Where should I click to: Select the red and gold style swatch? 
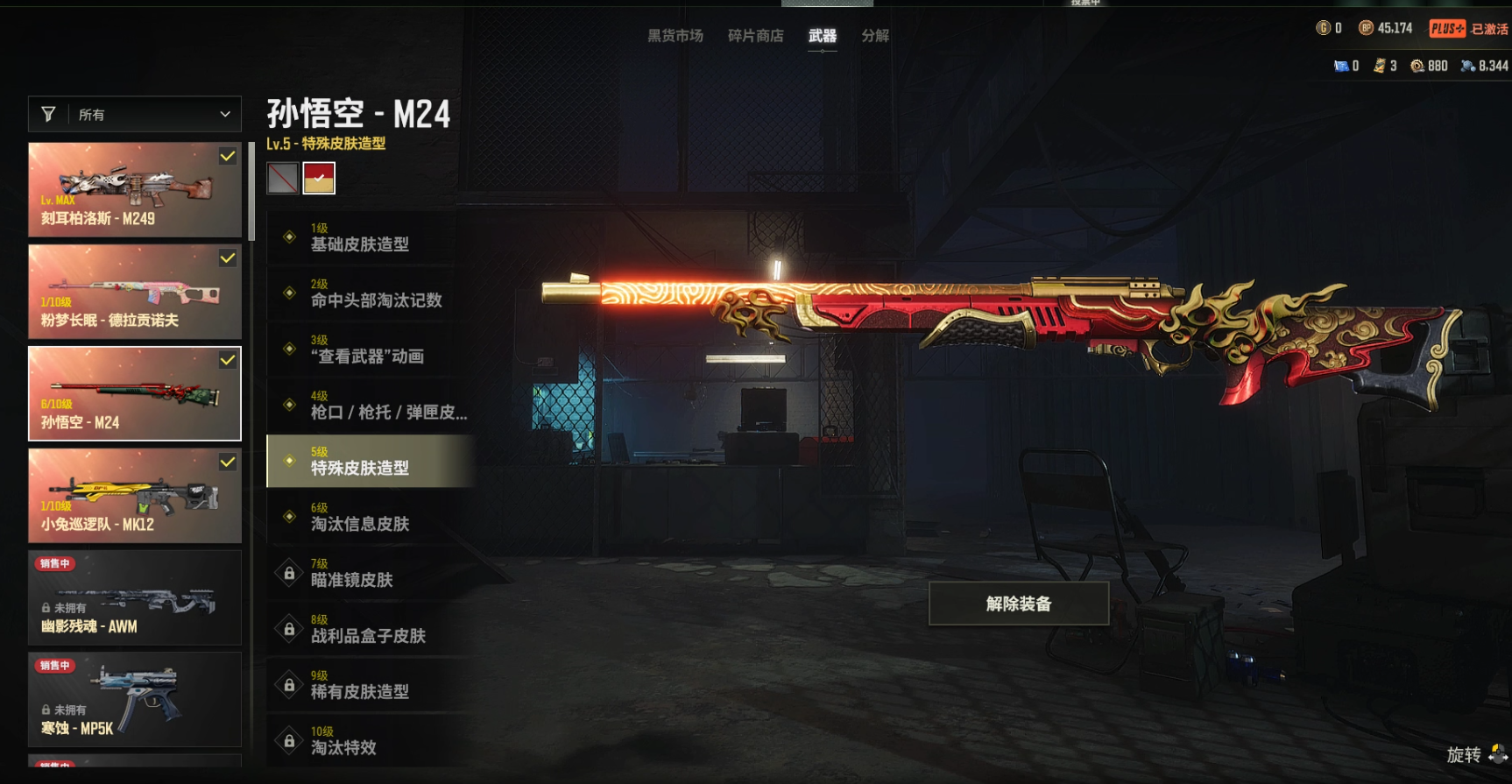[x=319, y=178]
